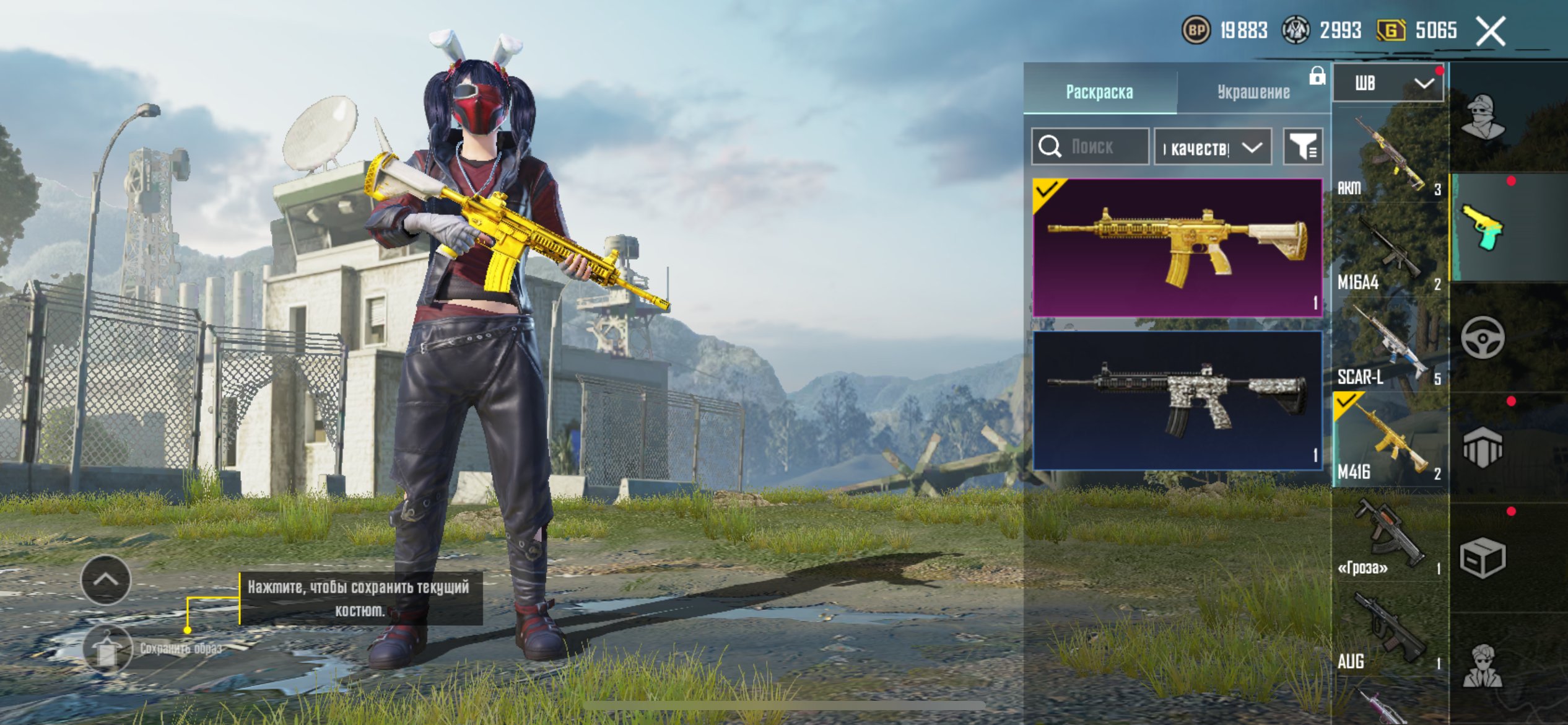This screenshot has height=725, width=1568.
Task: Open the Украшение tab
Action: [1253, 92]
